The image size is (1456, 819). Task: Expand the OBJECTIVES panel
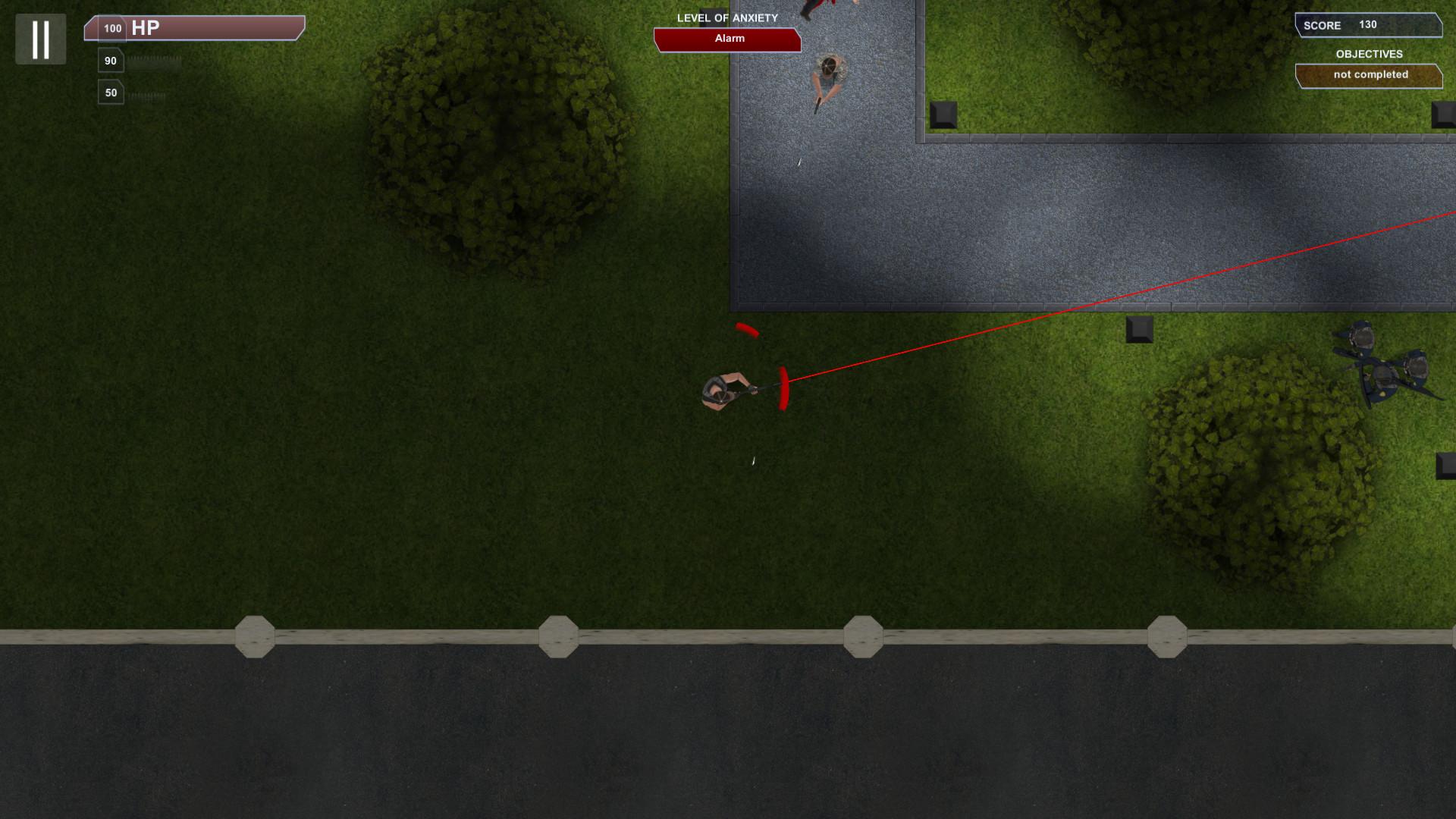pos(1370,54)
